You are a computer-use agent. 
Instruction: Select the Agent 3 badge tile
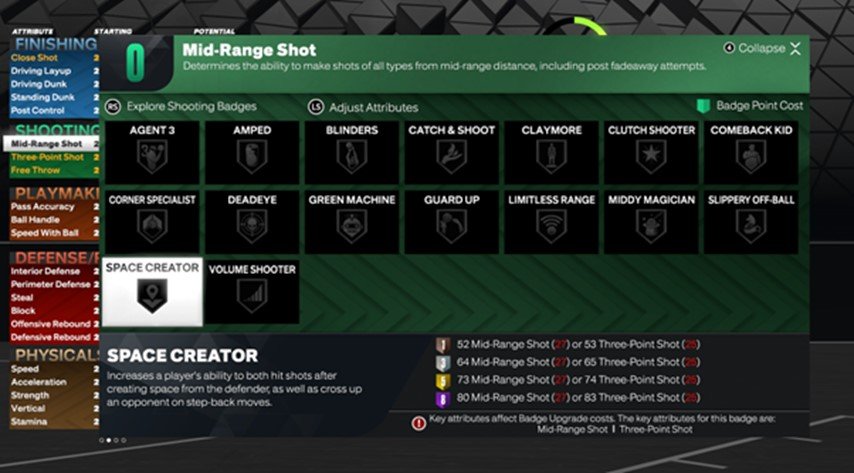153,153
